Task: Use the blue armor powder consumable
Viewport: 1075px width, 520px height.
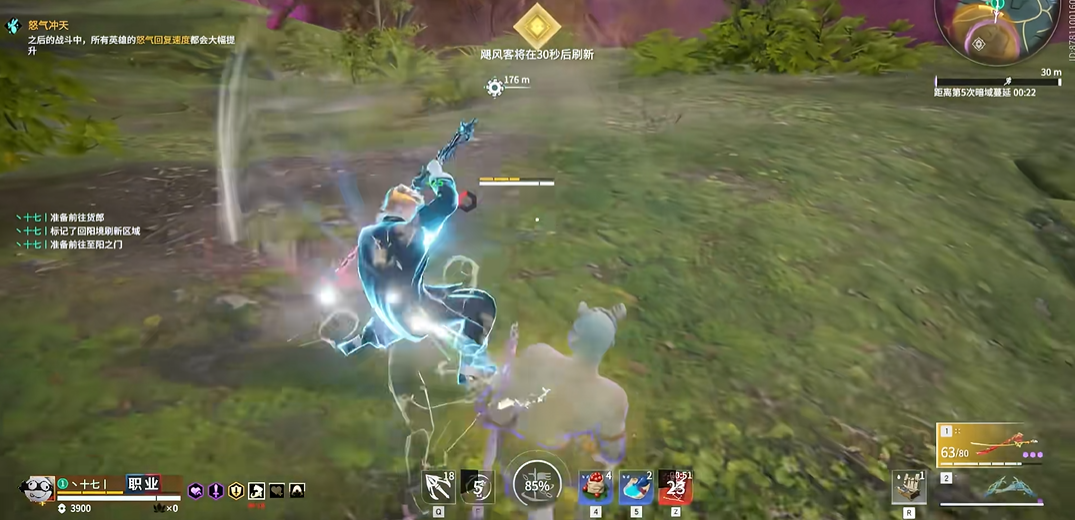Action: 636,487
